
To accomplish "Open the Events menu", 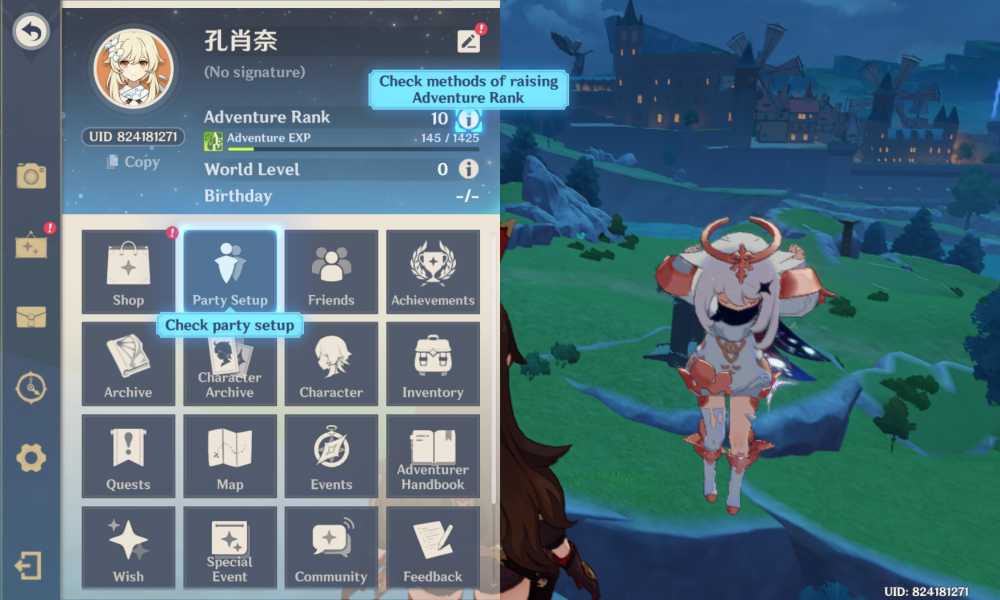I will click(x=331, y=456).
